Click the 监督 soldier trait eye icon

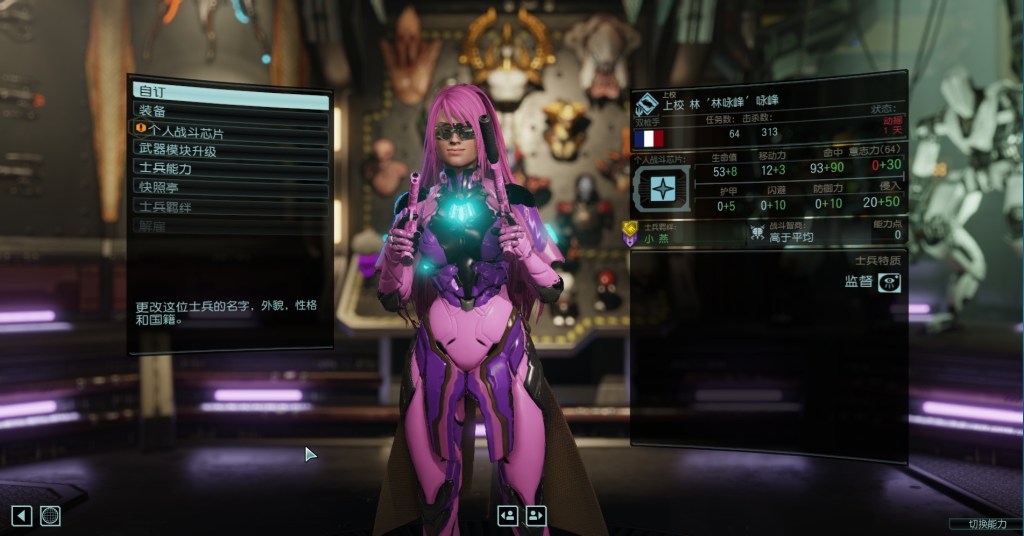point(887,282)
